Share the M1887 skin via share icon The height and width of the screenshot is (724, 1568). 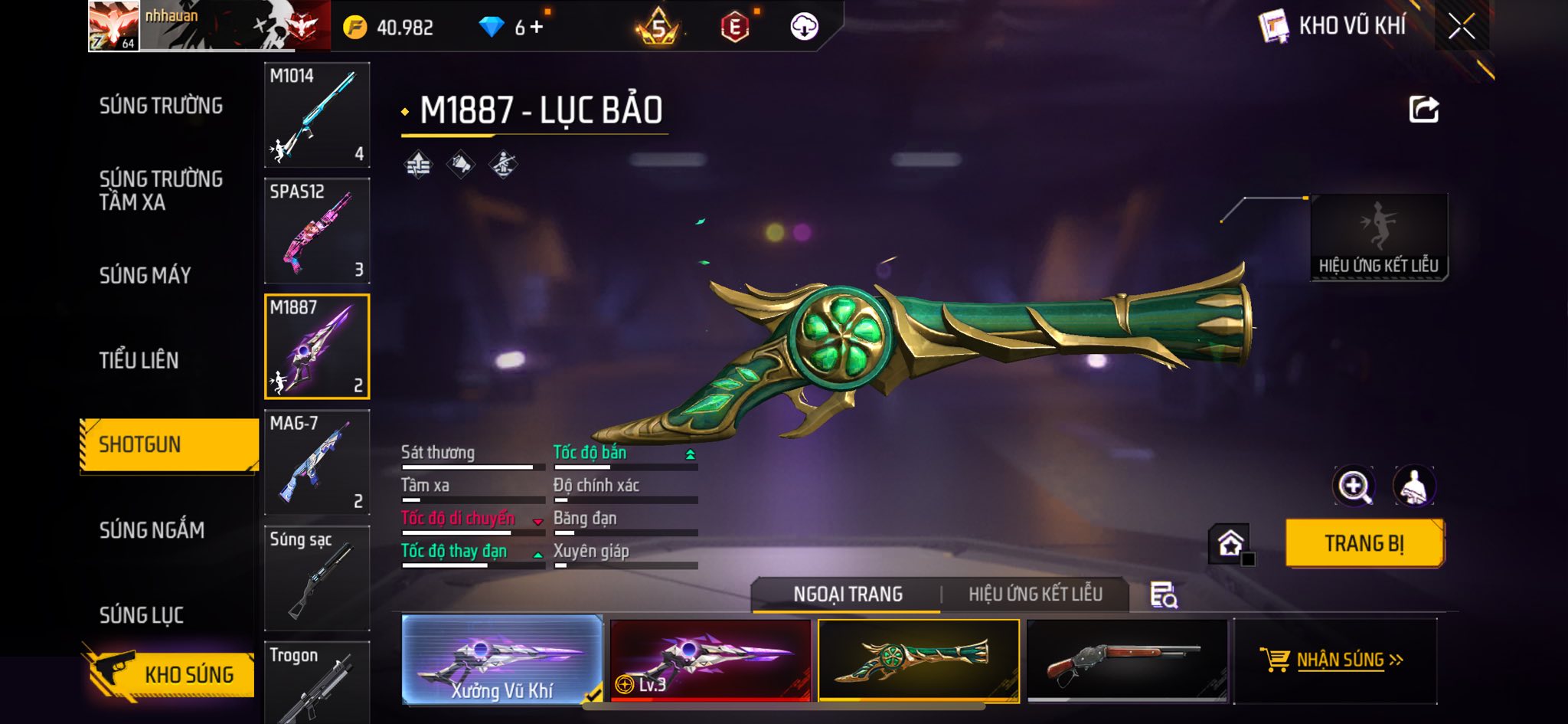1423,110
